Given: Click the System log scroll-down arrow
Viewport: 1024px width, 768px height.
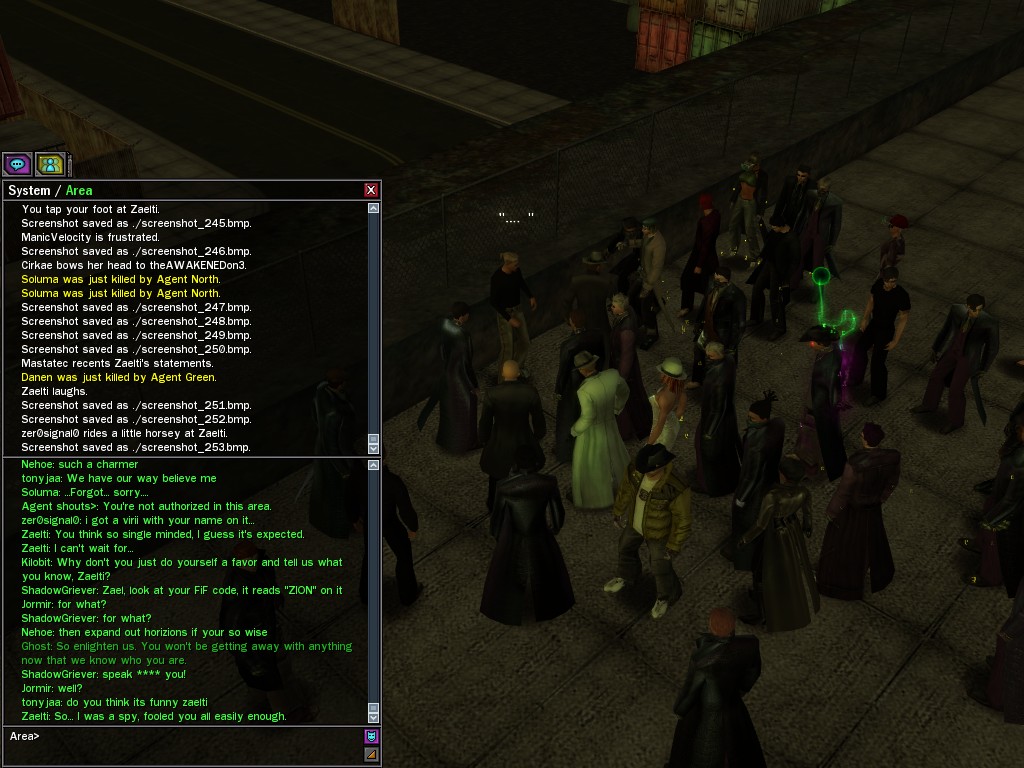Looking at the screenshot, I should tap(374, 449).
